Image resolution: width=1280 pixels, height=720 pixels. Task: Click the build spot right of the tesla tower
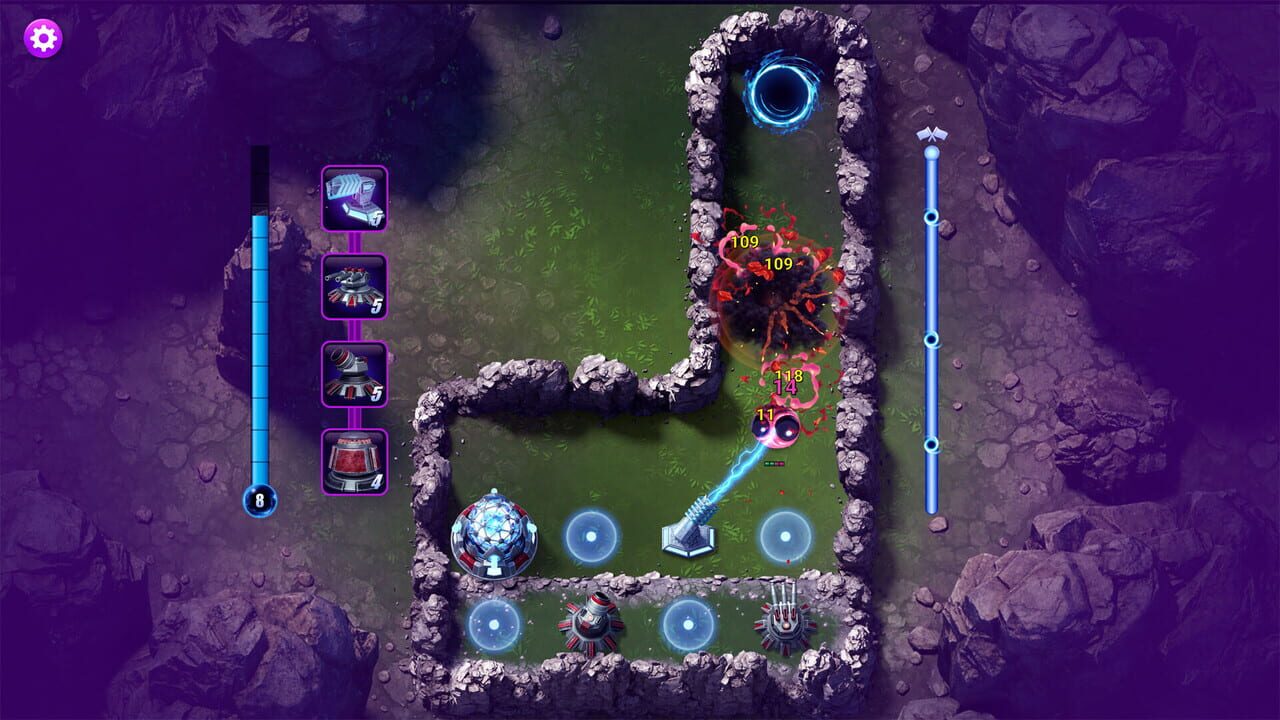click(x=786, y=537)
